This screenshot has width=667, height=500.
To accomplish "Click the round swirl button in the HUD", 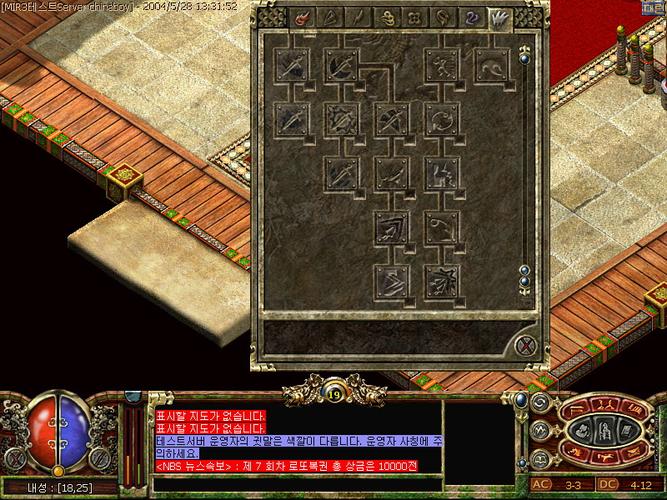I will tap(541, 403).
